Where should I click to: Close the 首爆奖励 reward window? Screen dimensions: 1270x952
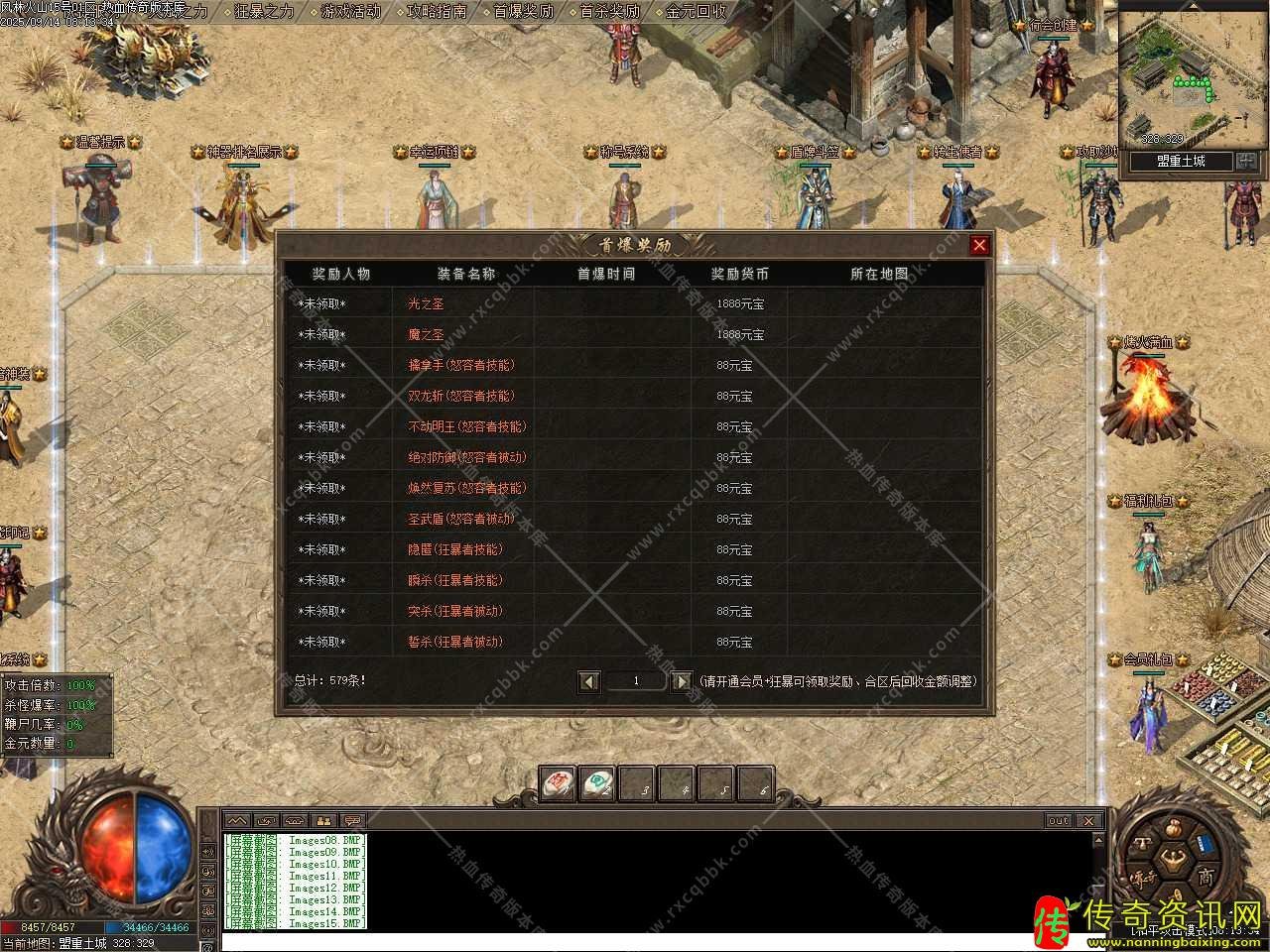click(979, 245)
